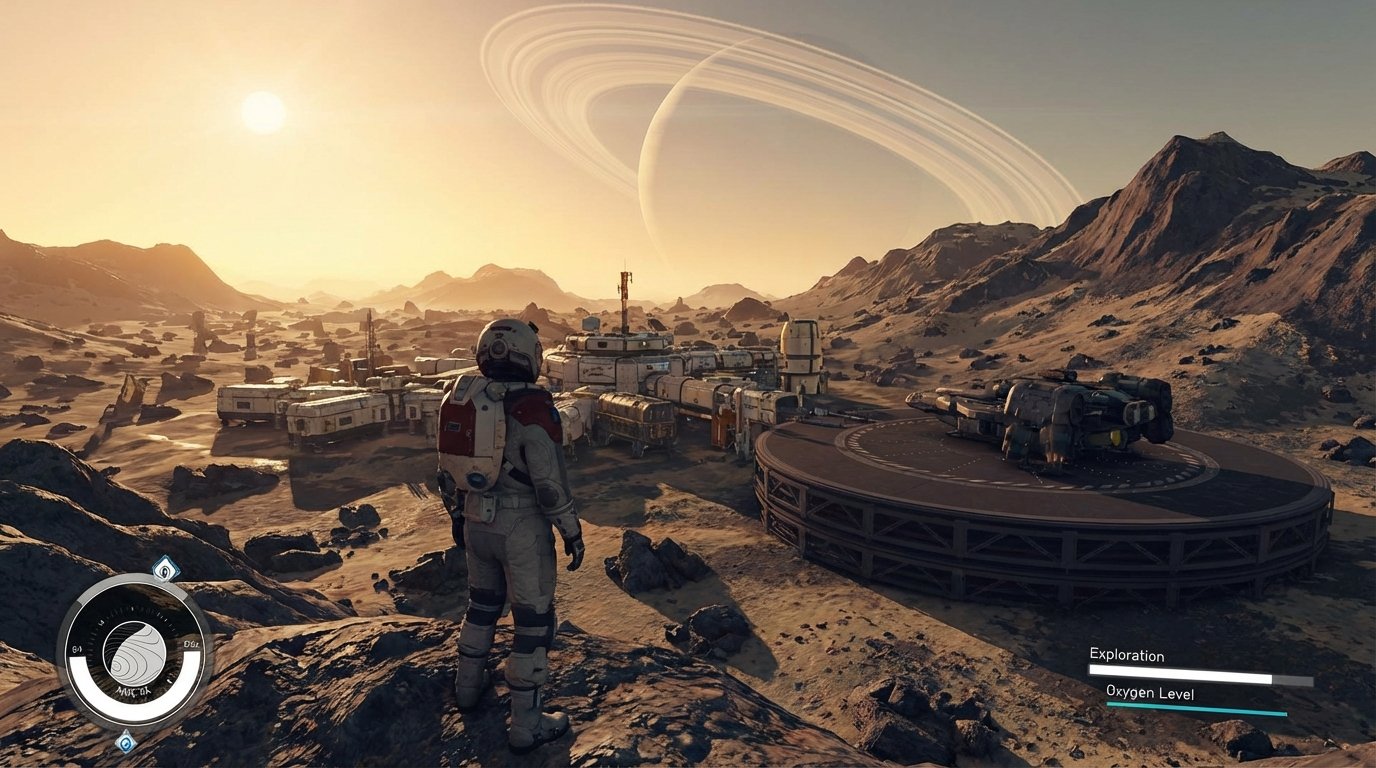Select the diamond objective marker above the compass
Viewport: 1376px width, 768px height.
[164, 568]
